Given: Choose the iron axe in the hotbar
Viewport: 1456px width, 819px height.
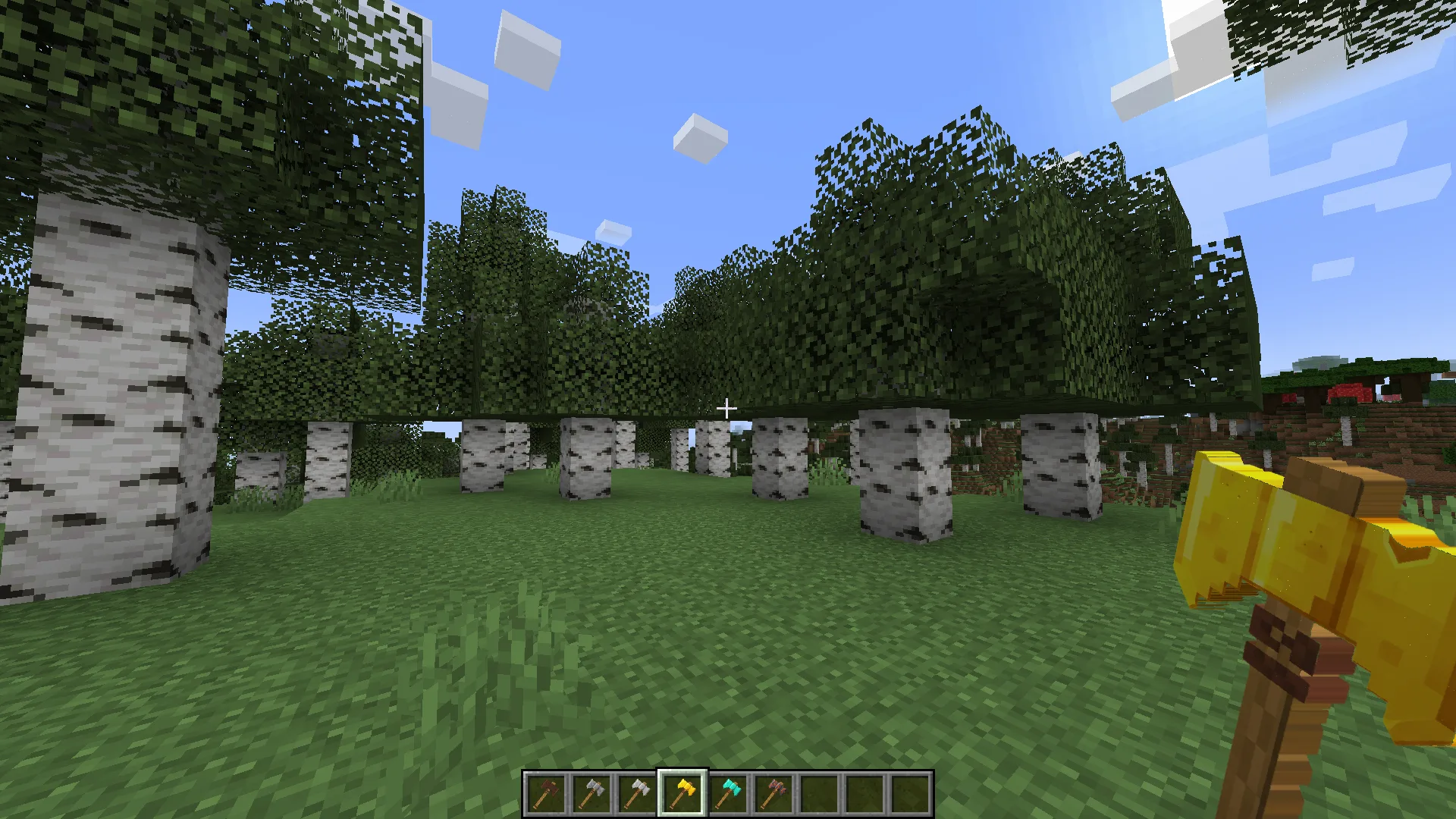Looking at the screenshot, I should tap(637, 793).
